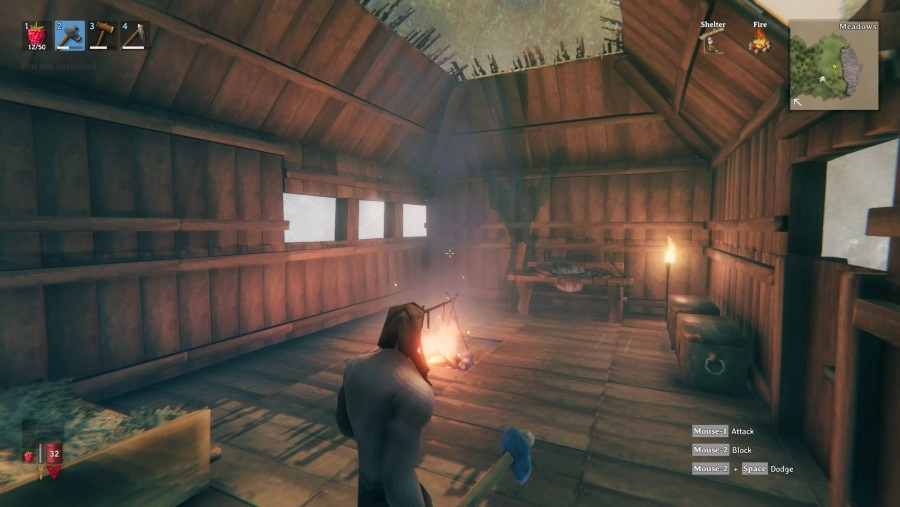Viewport: 900px width, 507px height.
Task: Open the Meadows minimap
Action: 834,65
